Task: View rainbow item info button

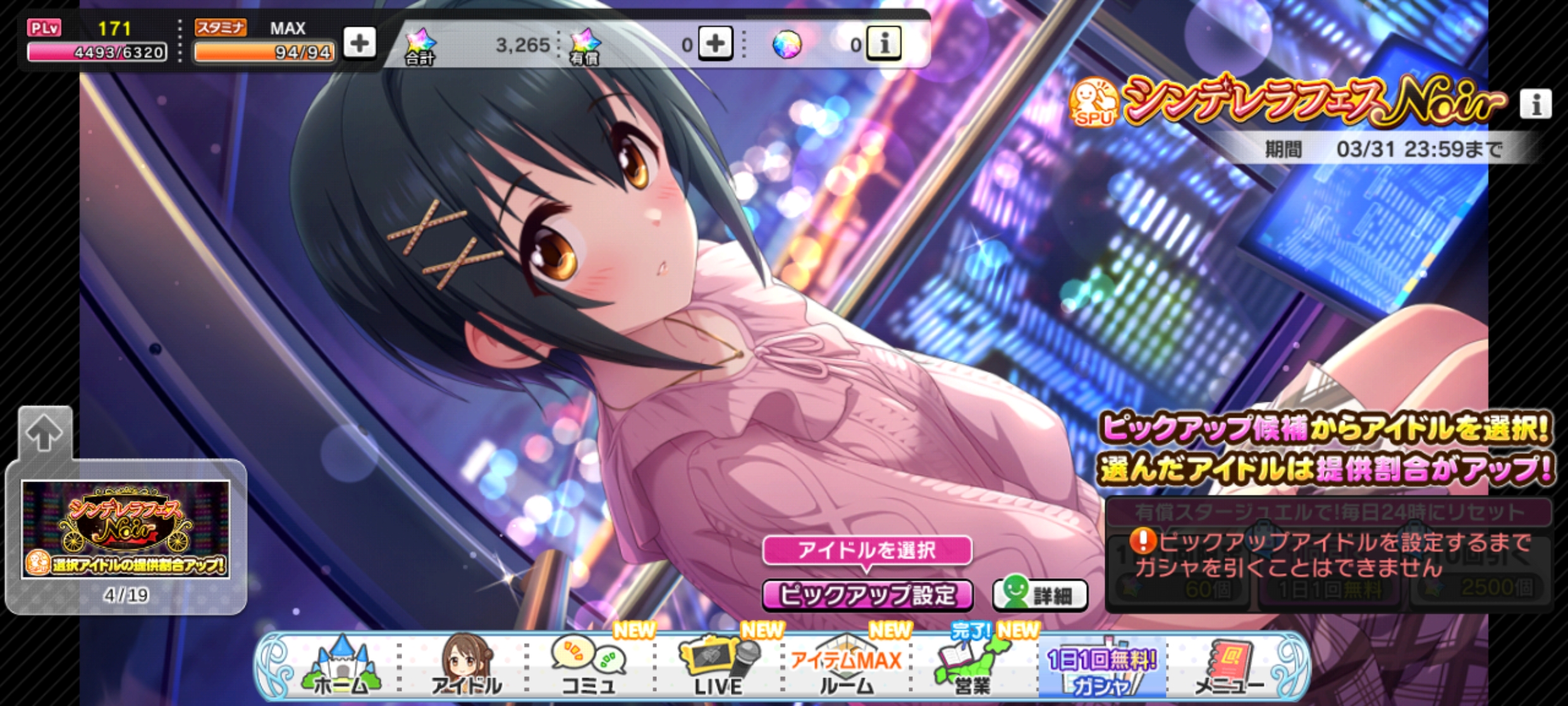Action: point(883,44)
